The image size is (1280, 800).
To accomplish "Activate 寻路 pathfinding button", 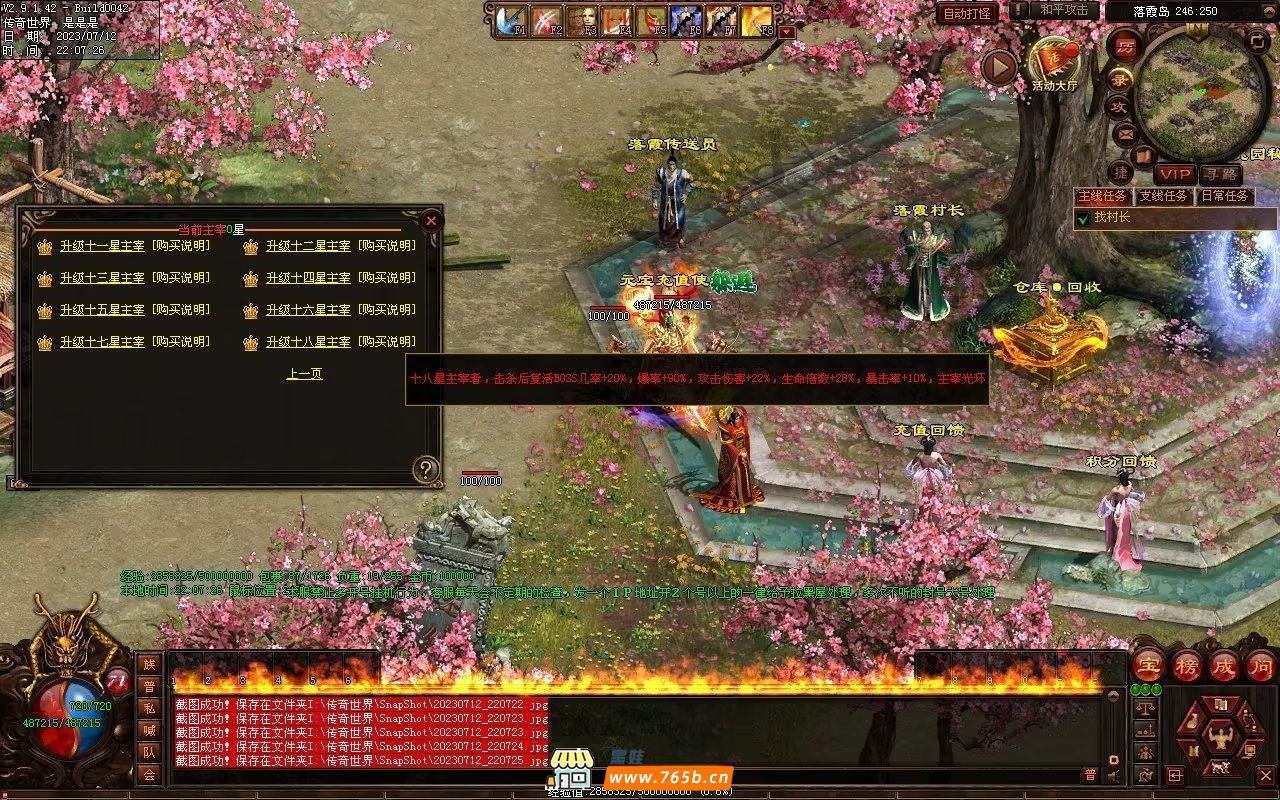I will [x=1220, y=174].
